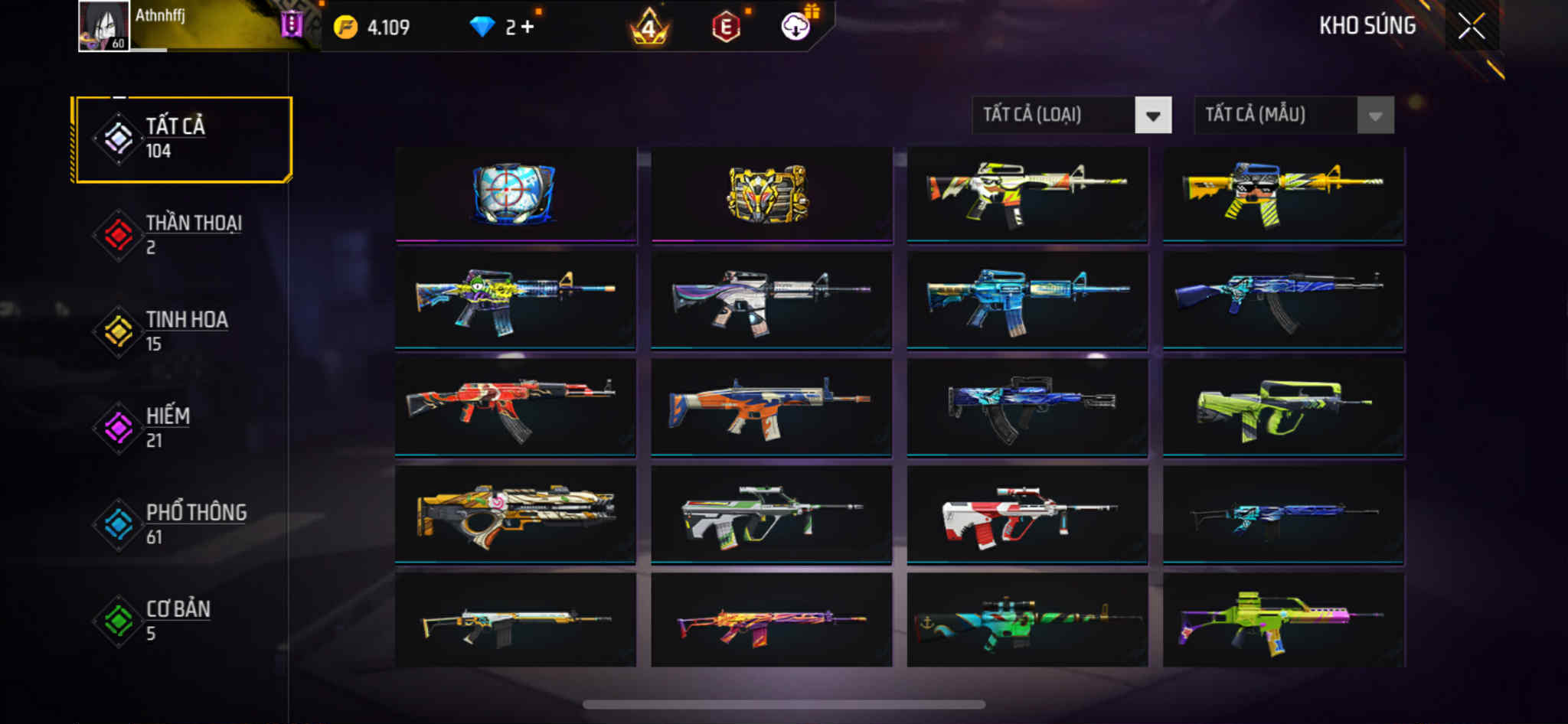The height and width of the screenshot is (724, 1568).
Task: Open the player profile avatar
Action: pyautogui.click(x=103, y=26)
